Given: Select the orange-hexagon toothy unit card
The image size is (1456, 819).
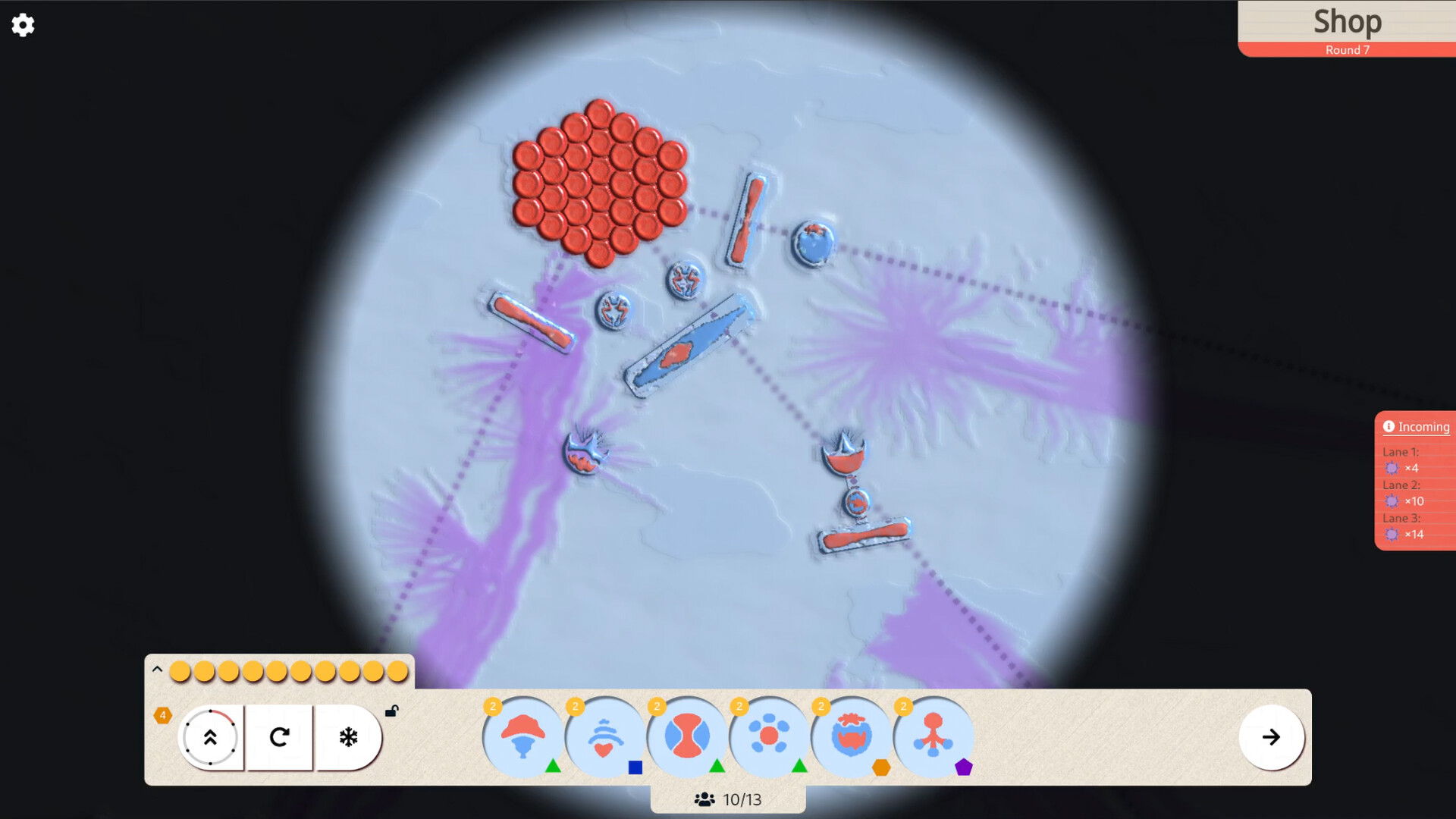Looking at the screenshot, I should tap(851, 736).
